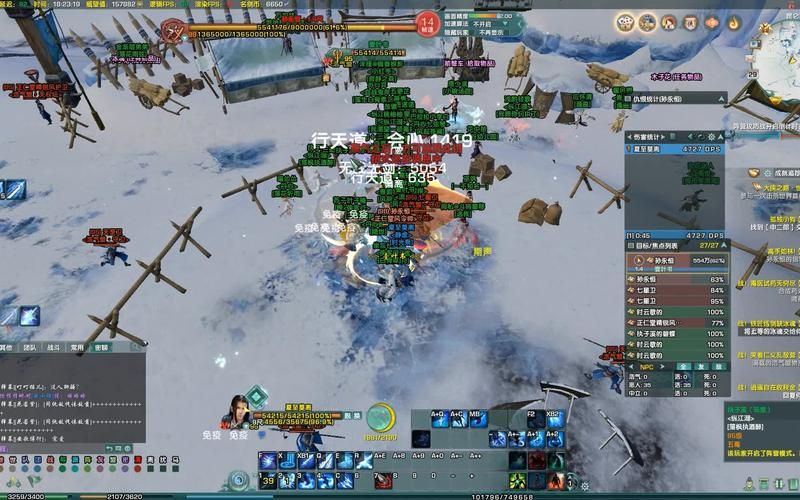Use the skill slot showing 39
Viewport: 800px width, 500px height.
tap(267, 482)
